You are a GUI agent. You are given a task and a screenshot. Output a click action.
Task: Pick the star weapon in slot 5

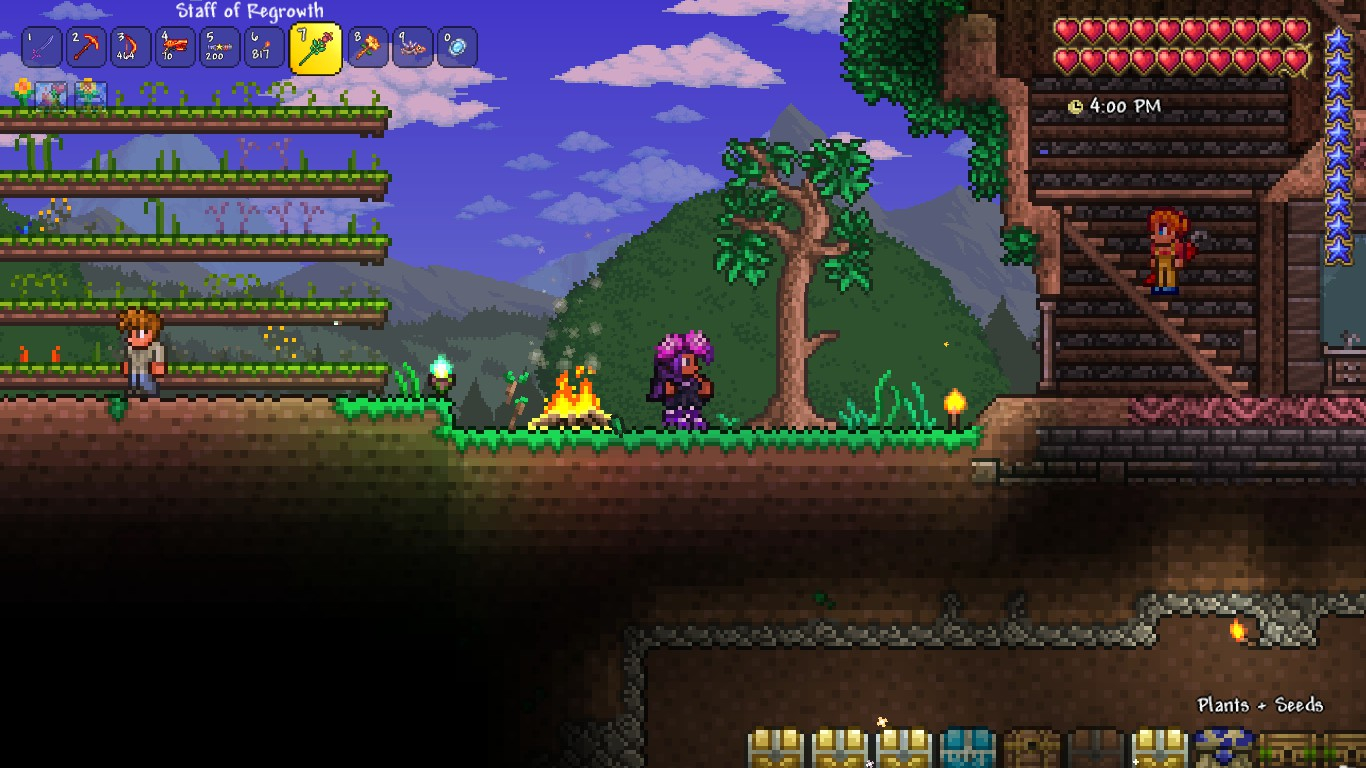point(218,47)
